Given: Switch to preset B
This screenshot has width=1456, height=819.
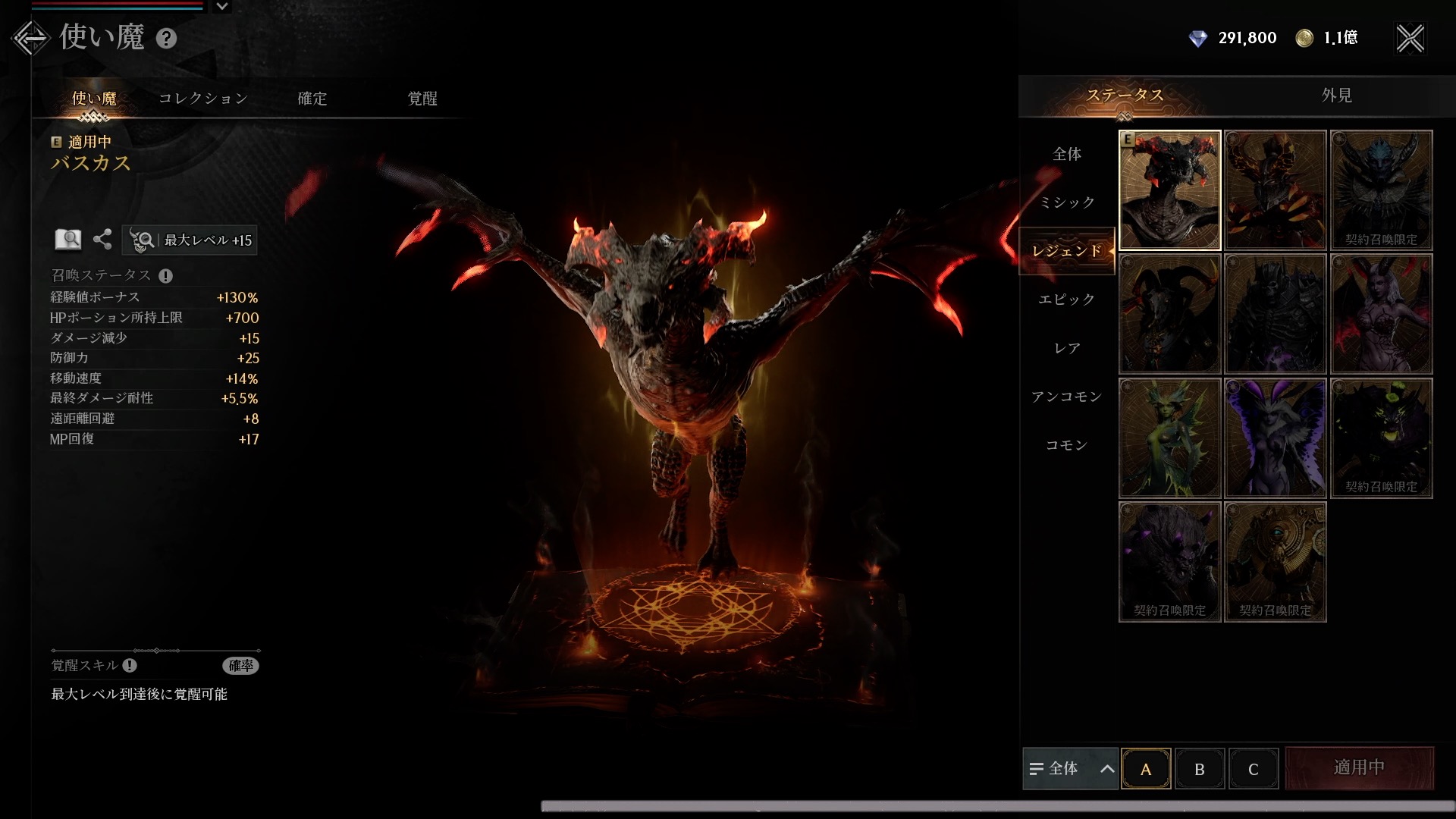Looking at the screenshot, I should pos(1199,769).
